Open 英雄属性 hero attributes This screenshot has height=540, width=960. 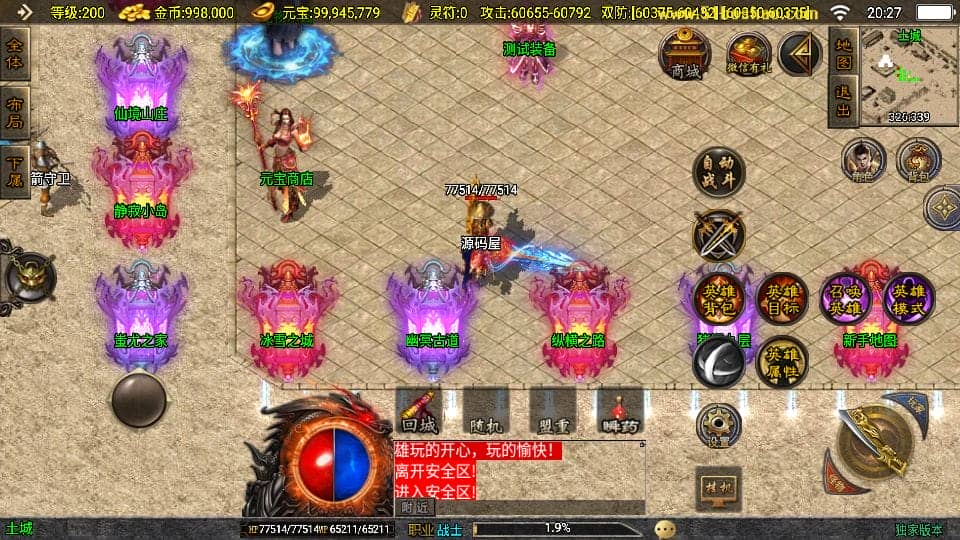782,362
